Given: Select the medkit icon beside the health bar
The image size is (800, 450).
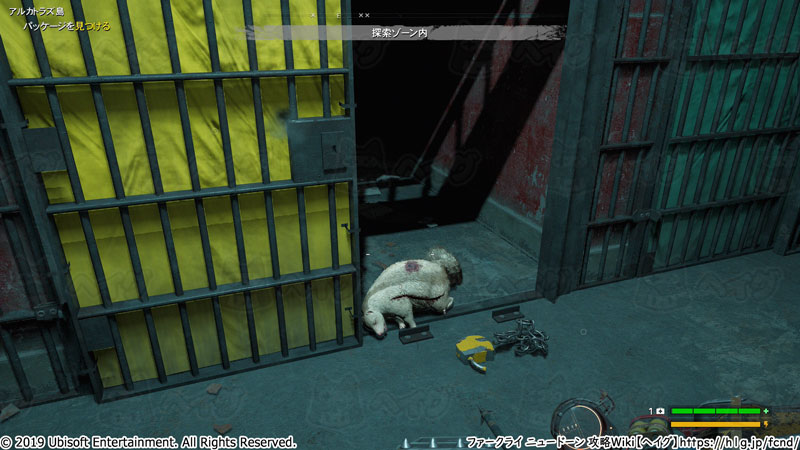Looking at the screenshot, I should coord(661,411).
